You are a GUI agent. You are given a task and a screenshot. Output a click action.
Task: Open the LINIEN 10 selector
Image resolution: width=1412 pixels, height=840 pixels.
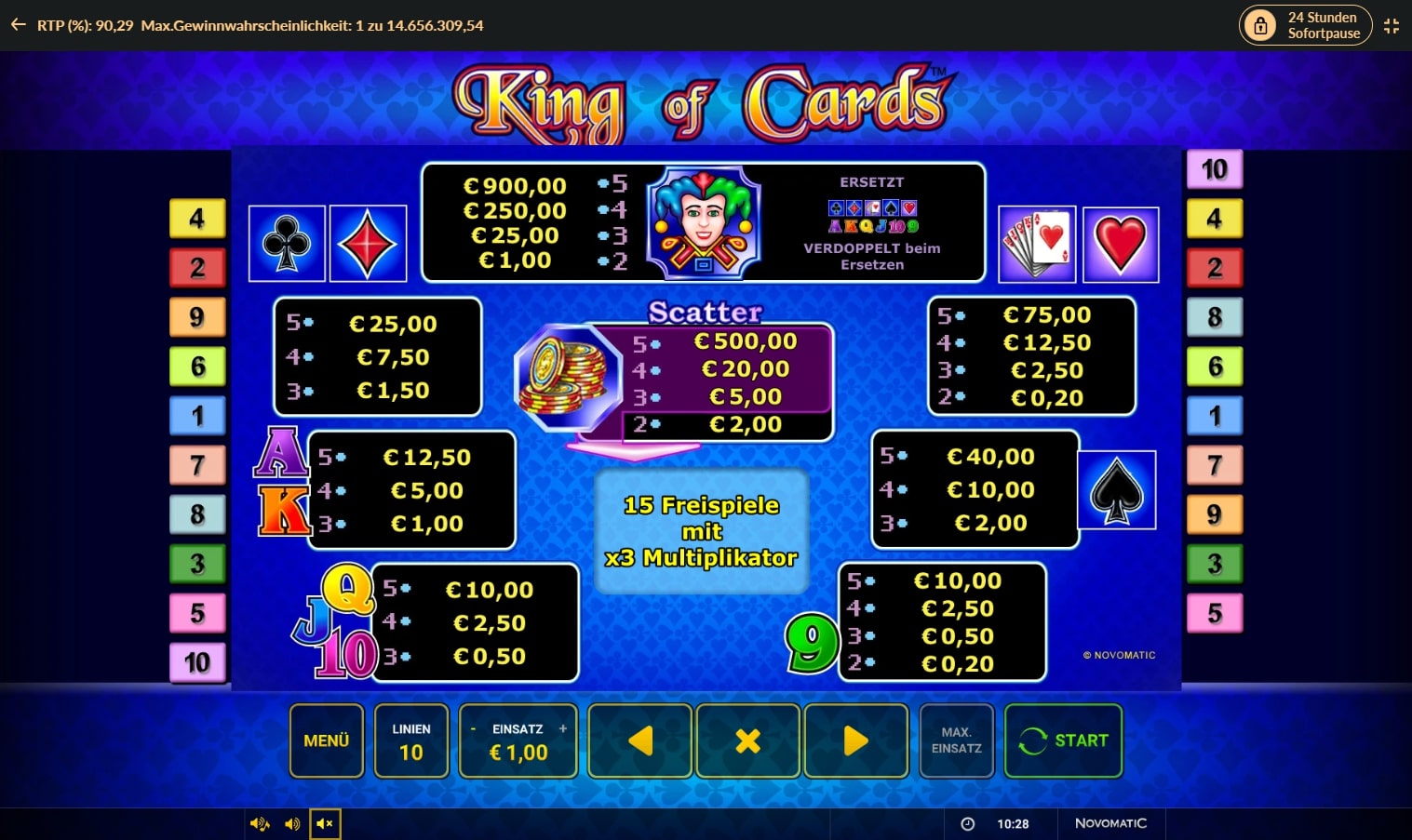(411, 740)
